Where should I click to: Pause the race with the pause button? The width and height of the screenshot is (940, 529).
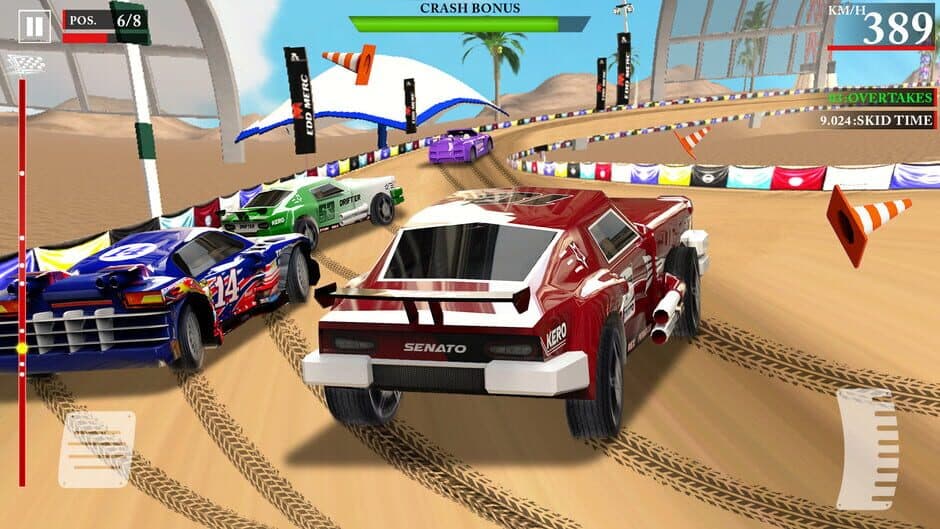coord(34,27)
